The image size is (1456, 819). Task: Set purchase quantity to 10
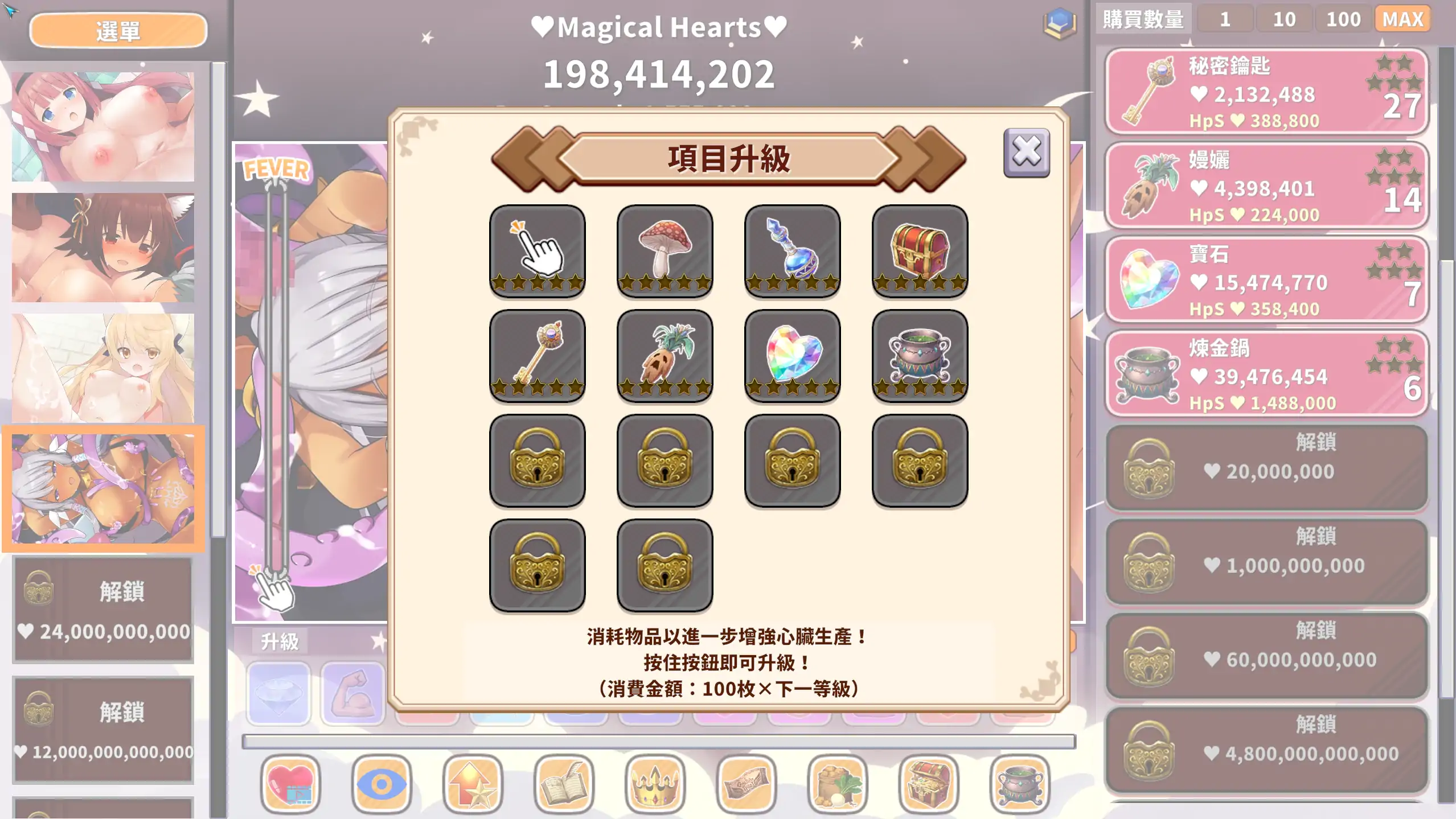click(x=1284, y=19)
